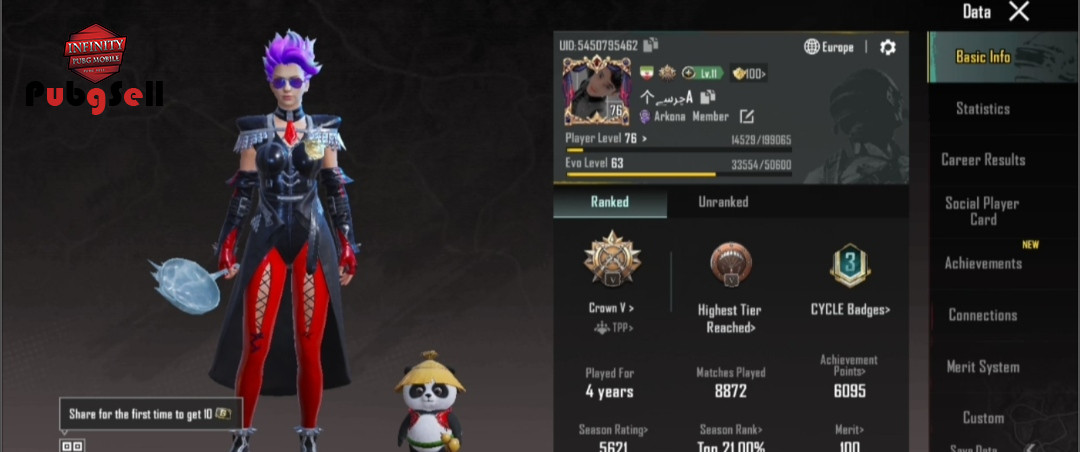The height and width of the screenshot is (452, 1080).
Task: Open the Statistics tab
Action: pyautogui.click(x=982, y=109)
